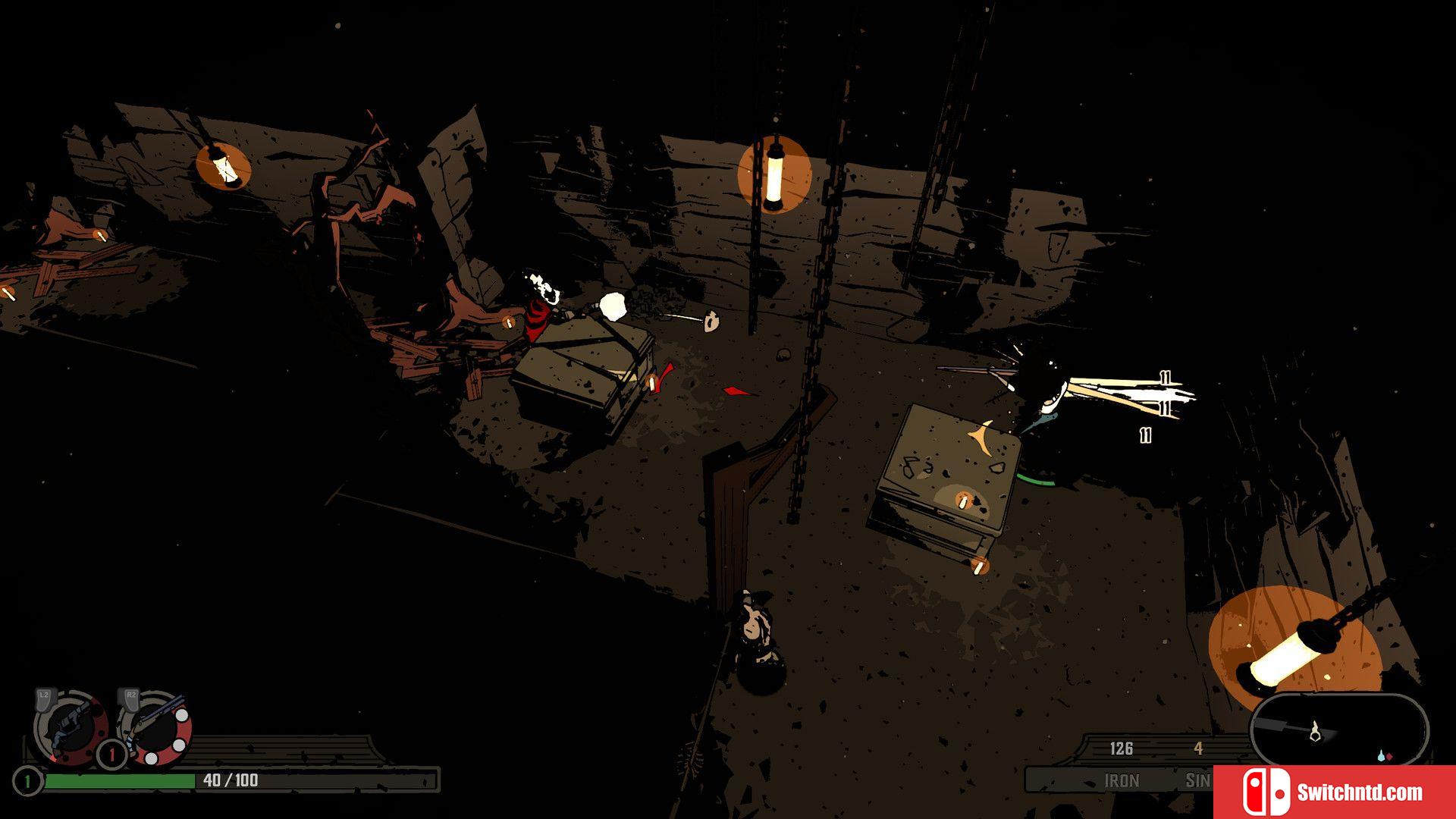Click the Switchntd.com watermark banner
The height and width of the screenshot is (819, 1456).
click(x=1334, y=792)
